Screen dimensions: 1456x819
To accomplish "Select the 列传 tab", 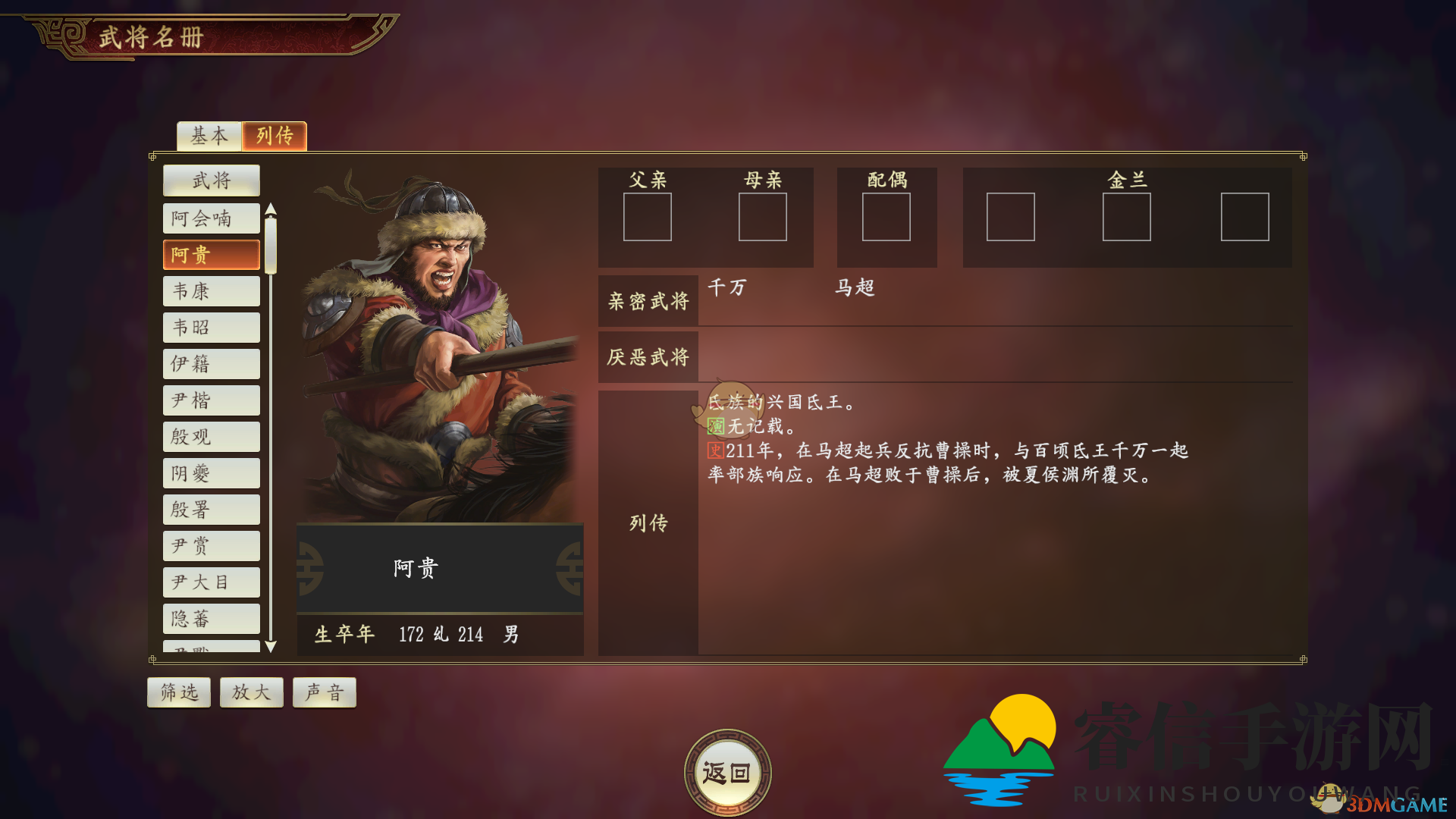I will (274, 136).
